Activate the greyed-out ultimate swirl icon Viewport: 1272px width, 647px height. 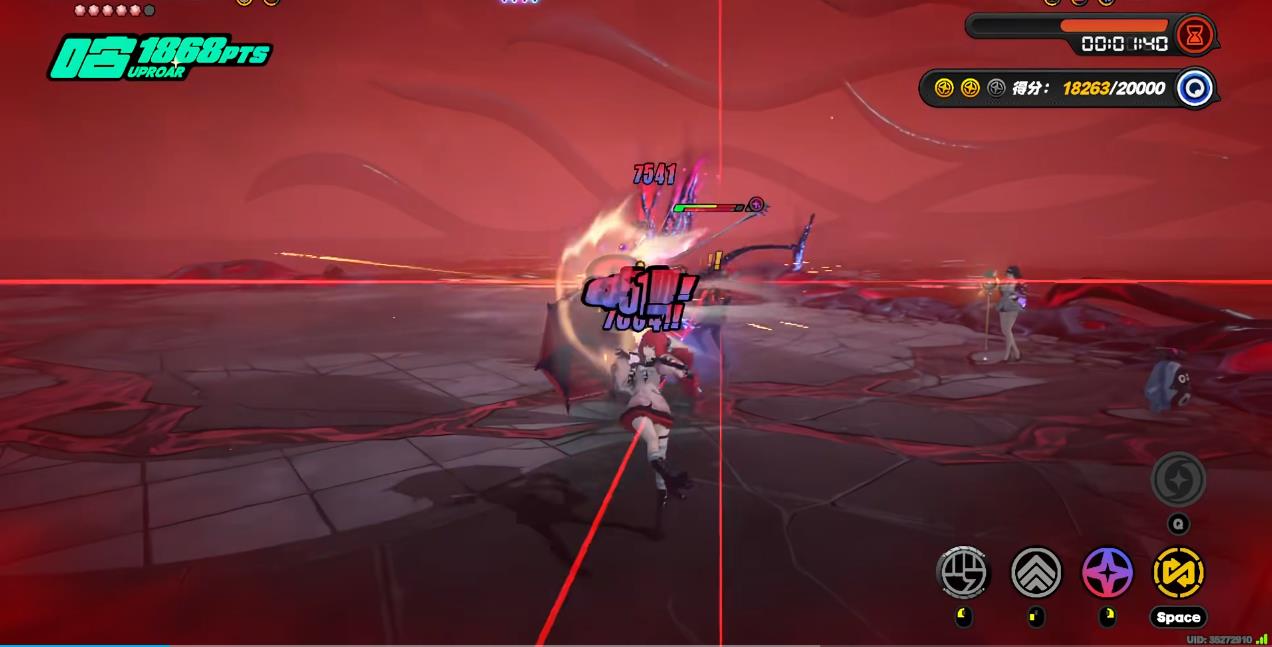point(1178,481)
